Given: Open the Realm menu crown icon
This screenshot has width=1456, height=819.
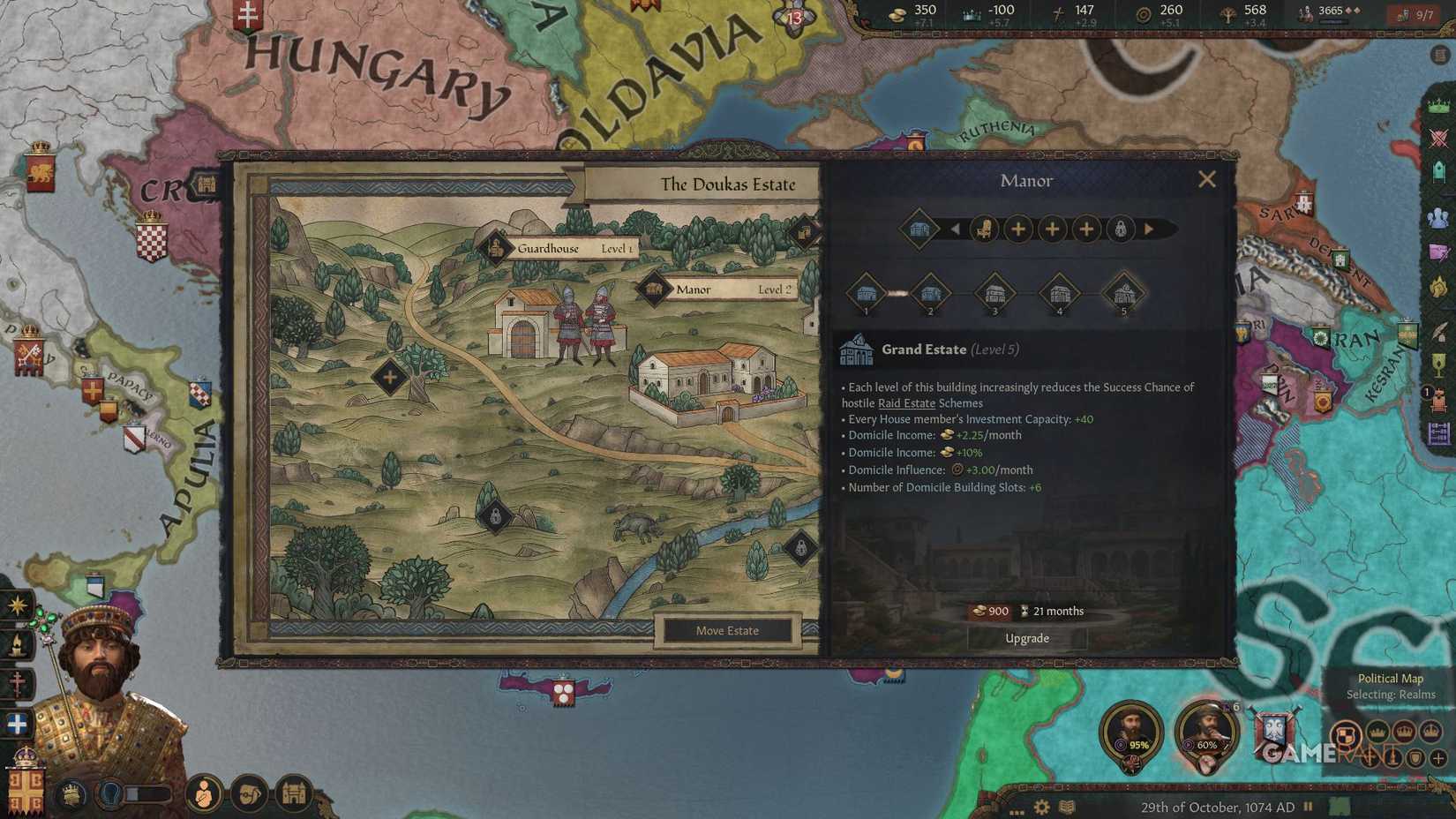Looking at the screenshot, I should click(1438, 105).
